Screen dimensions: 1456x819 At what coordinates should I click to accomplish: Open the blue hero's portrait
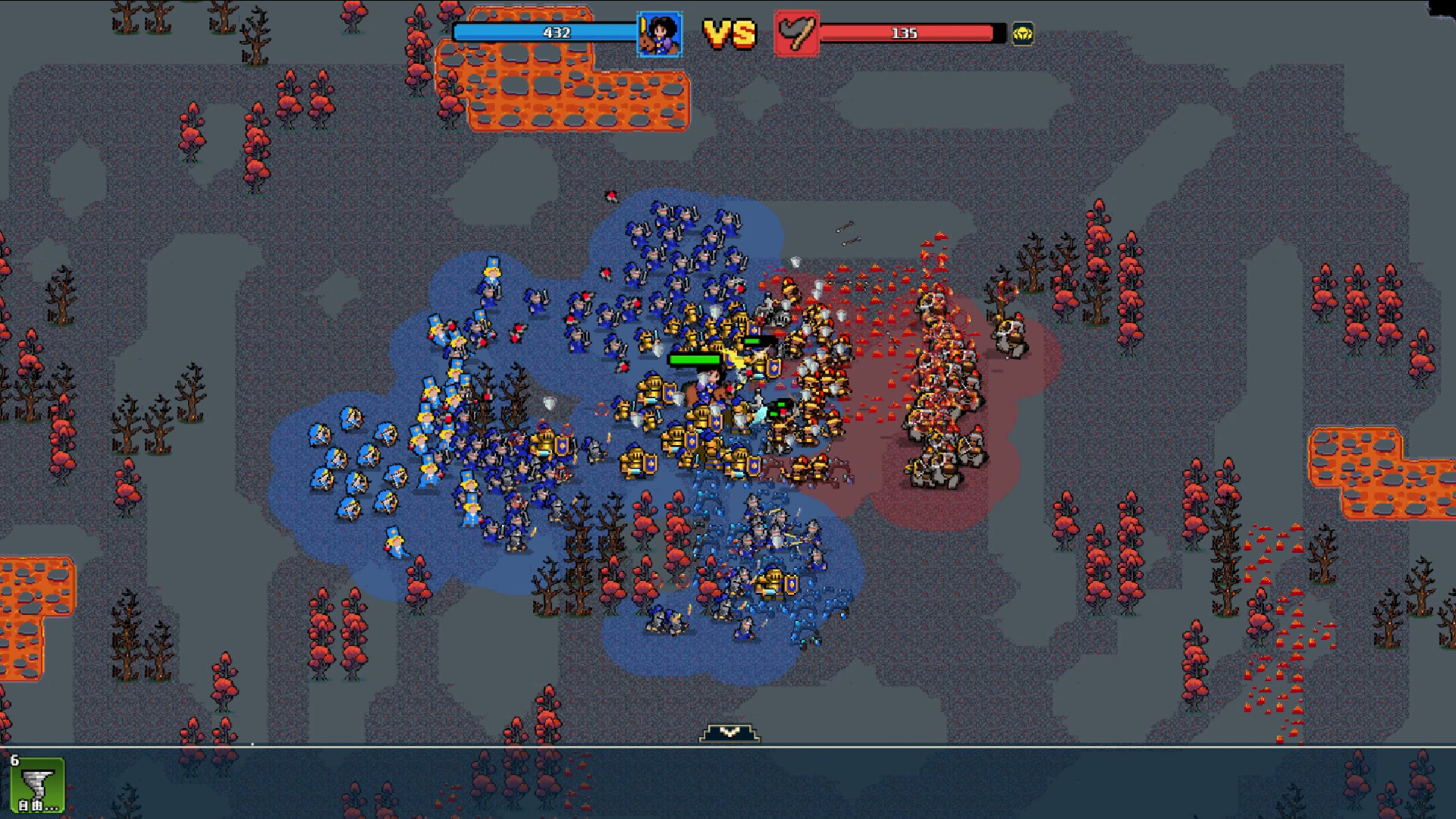(x=659, y=33)
